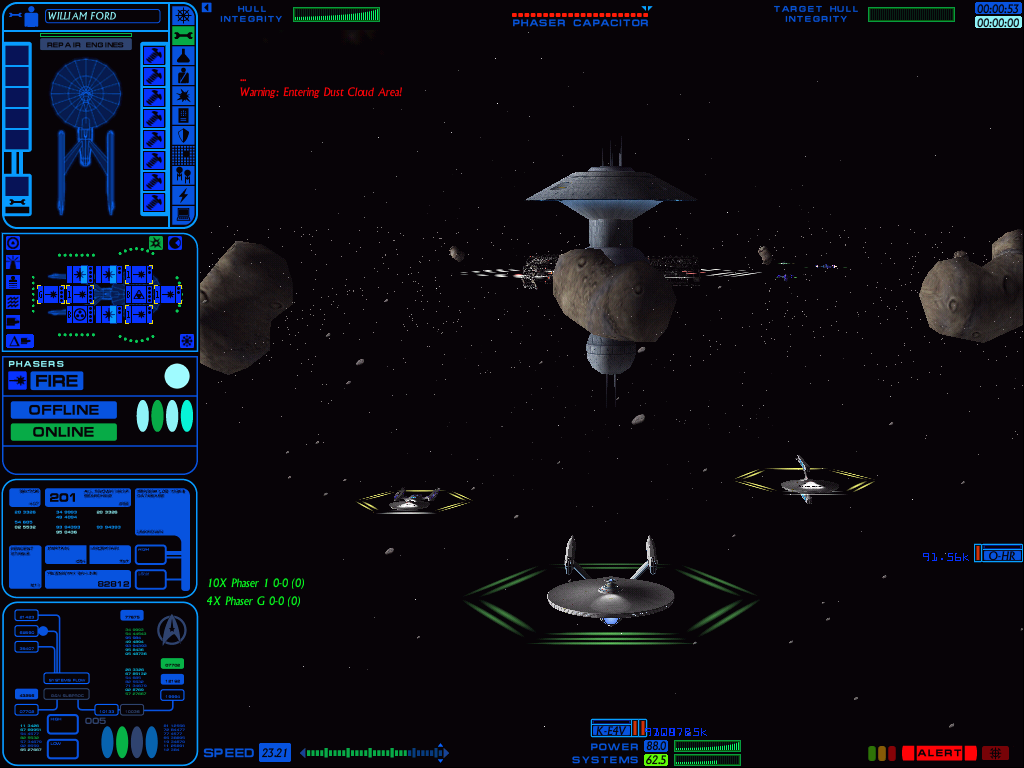This screenshot has height=768, width=1024.
Task: Switch to the science flask tab
Action: click(183, 56)
